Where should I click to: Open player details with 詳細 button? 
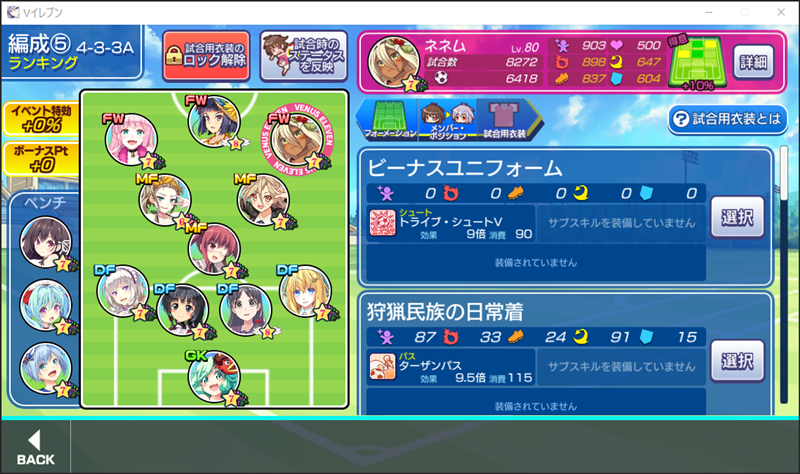coord(756,62)
